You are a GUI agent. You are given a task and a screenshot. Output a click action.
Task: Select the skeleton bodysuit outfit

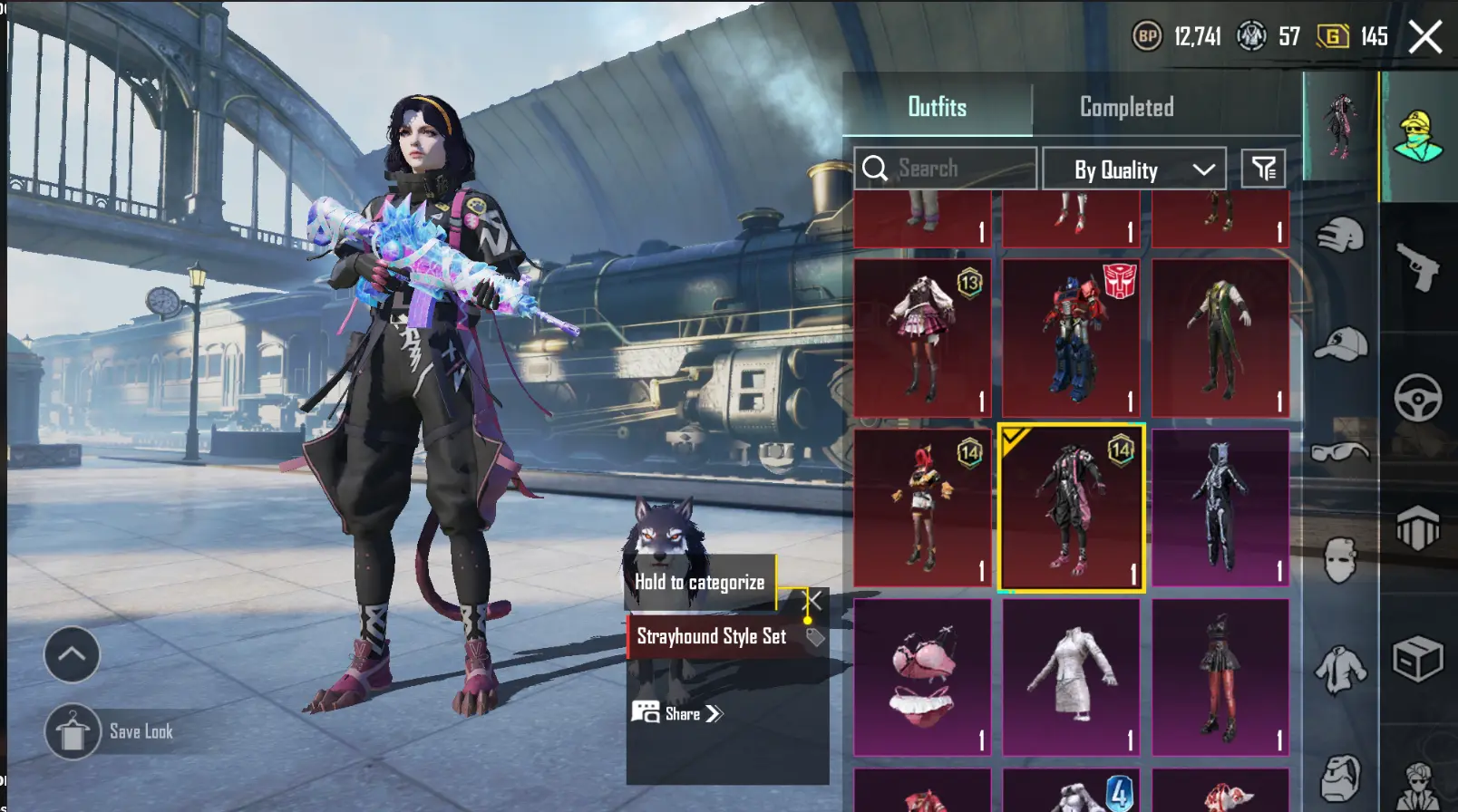pyautogui.click(x=1220, y=507)
